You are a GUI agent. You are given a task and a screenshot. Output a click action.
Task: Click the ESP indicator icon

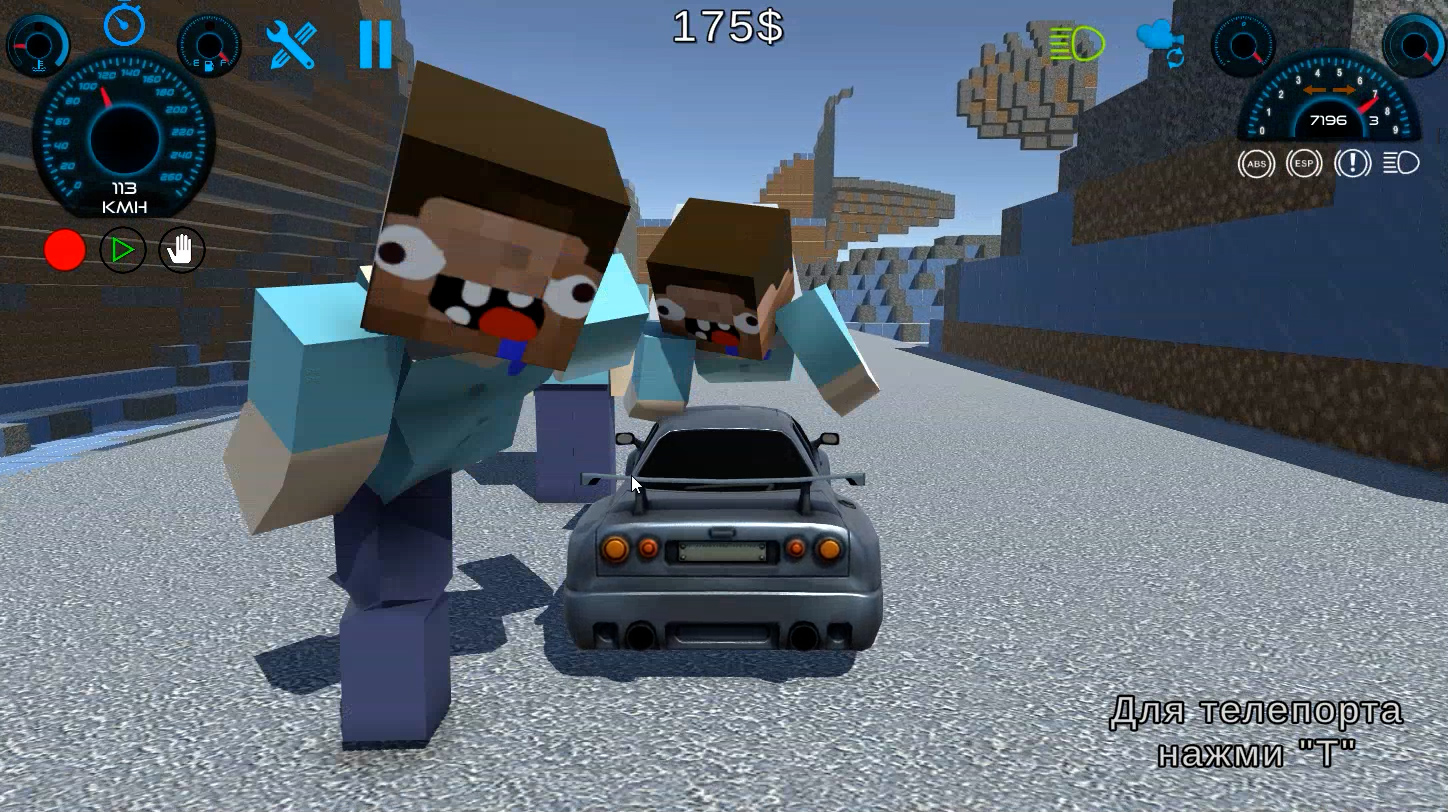1304,163
